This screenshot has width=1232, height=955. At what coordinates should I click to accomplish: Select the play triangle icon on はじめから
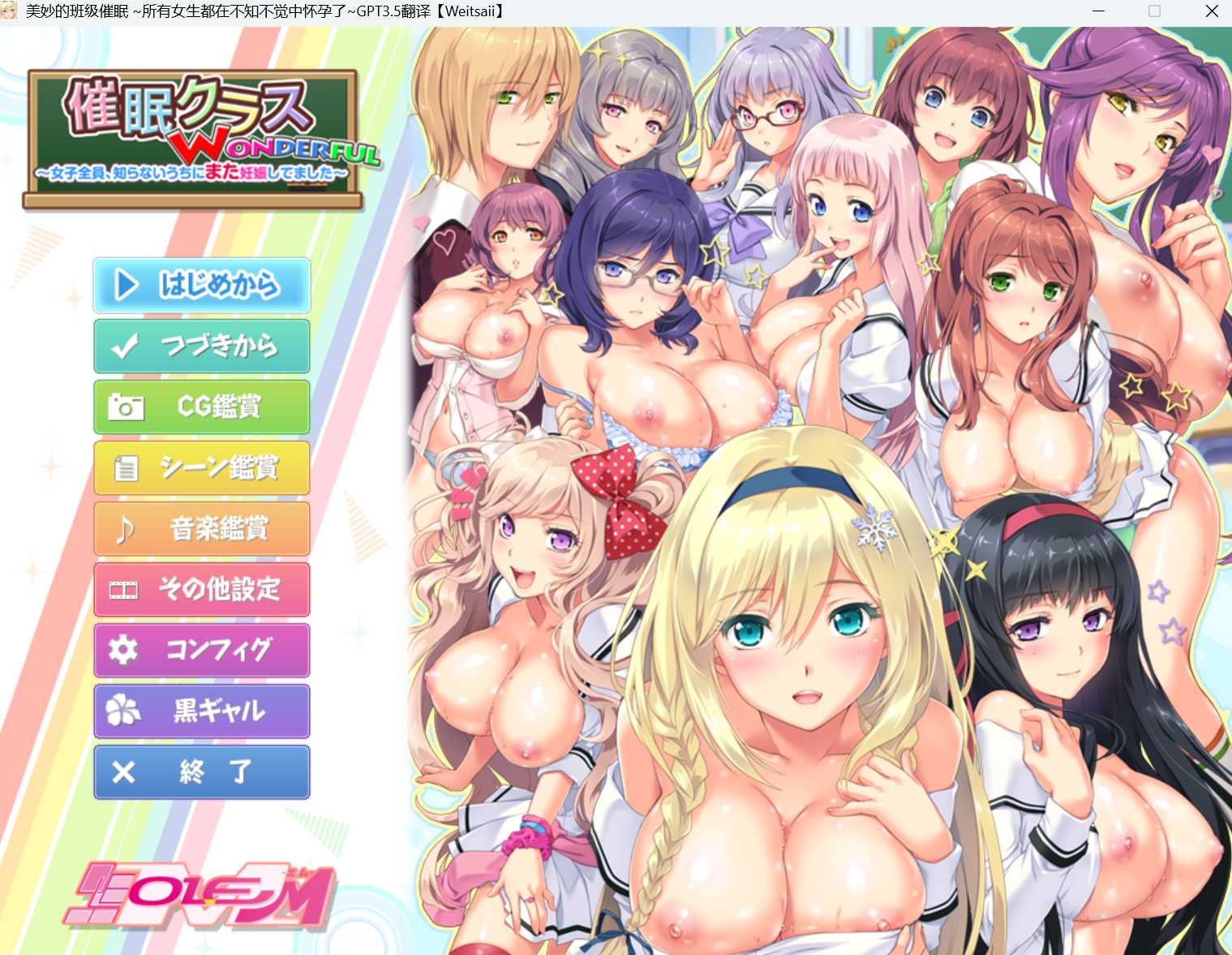[x=126, y=286]
